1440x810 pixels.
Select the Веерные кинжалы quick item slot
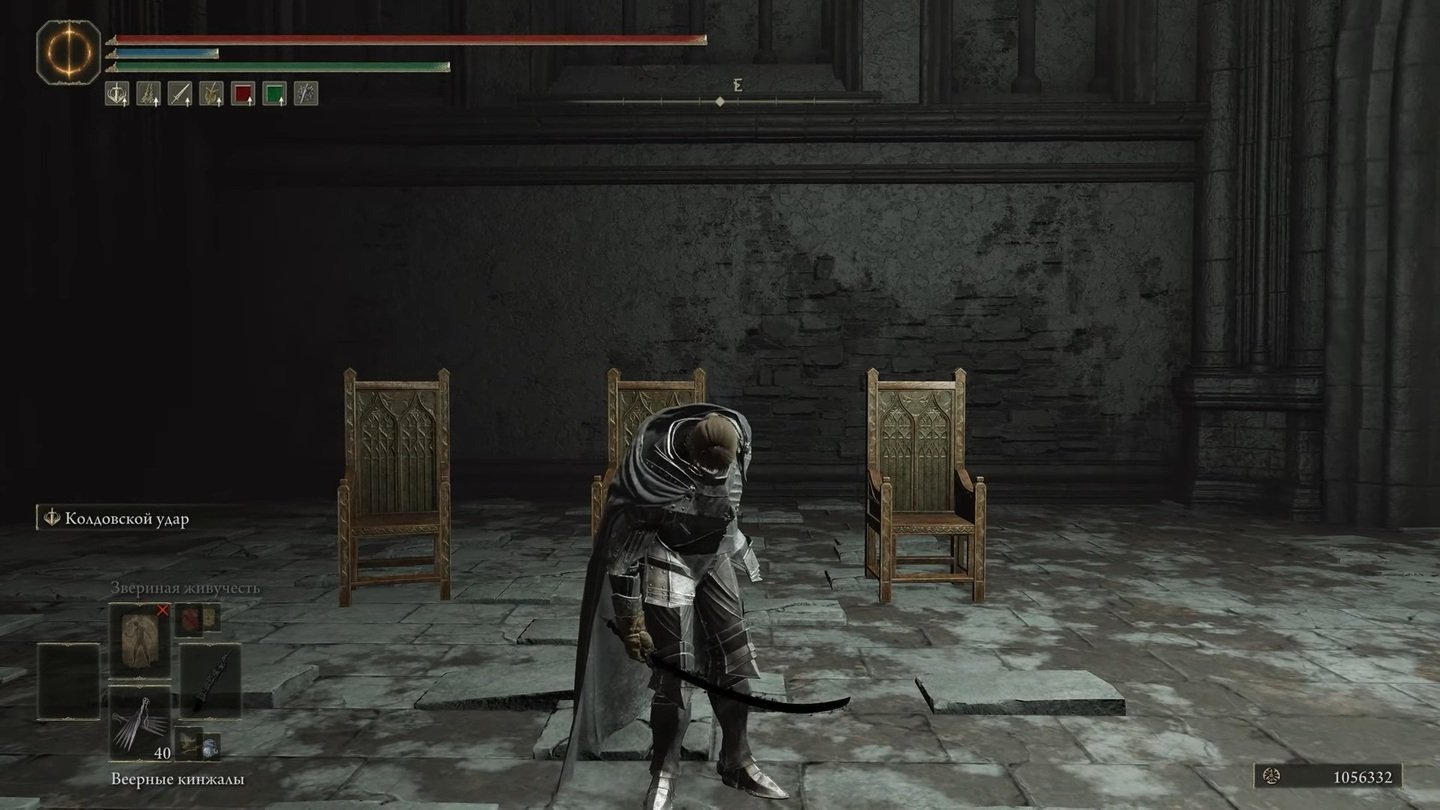pos(139,723)
